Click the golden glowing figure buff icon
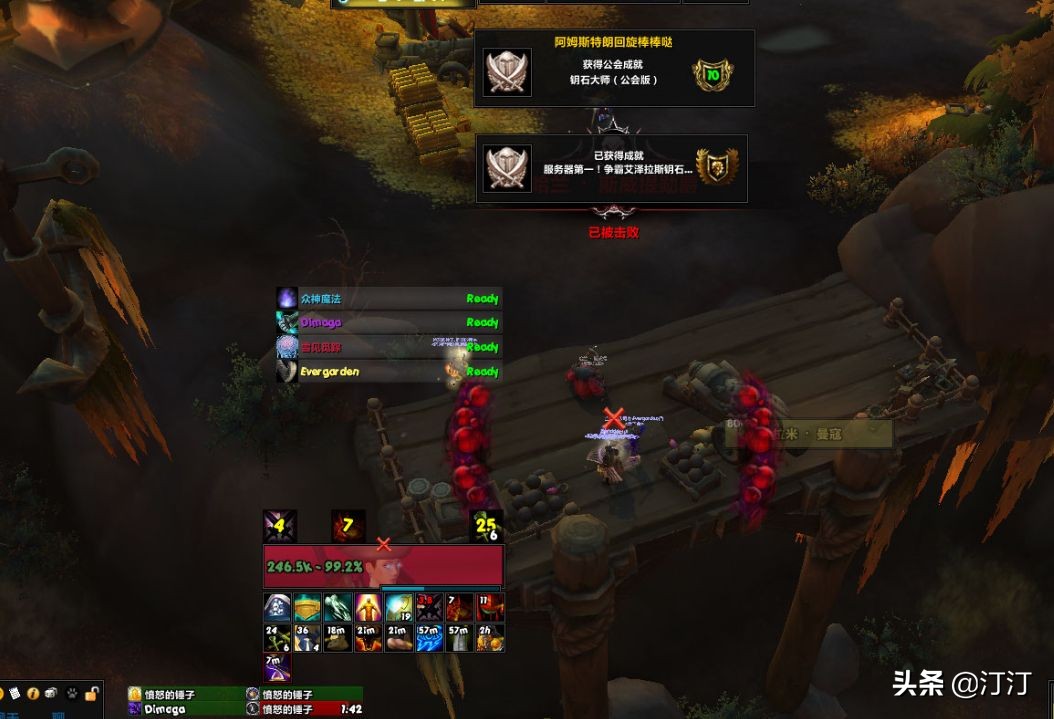1054x719 pixels. (x=368, y=608)
